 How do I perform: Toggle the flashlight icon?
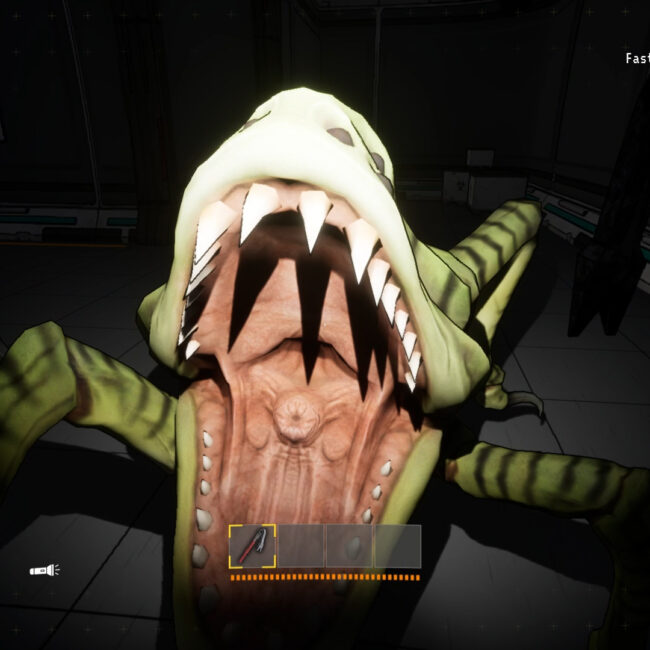click(x=44, y=570)
